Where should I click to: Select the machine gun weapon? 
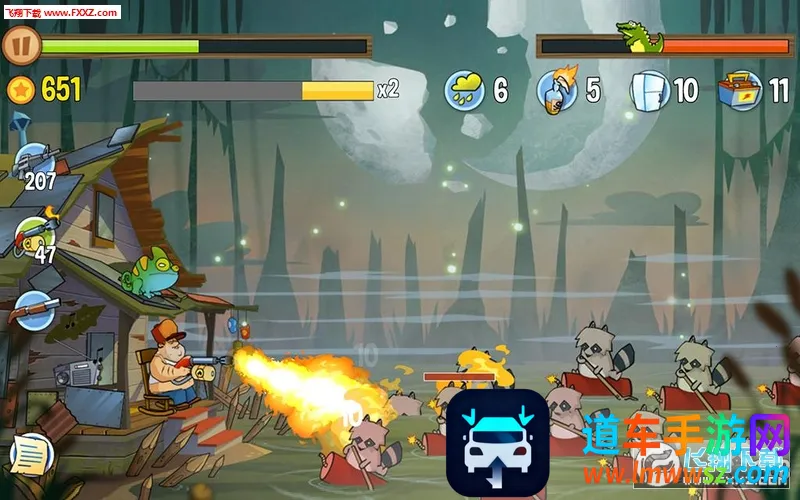coord(34,160)
